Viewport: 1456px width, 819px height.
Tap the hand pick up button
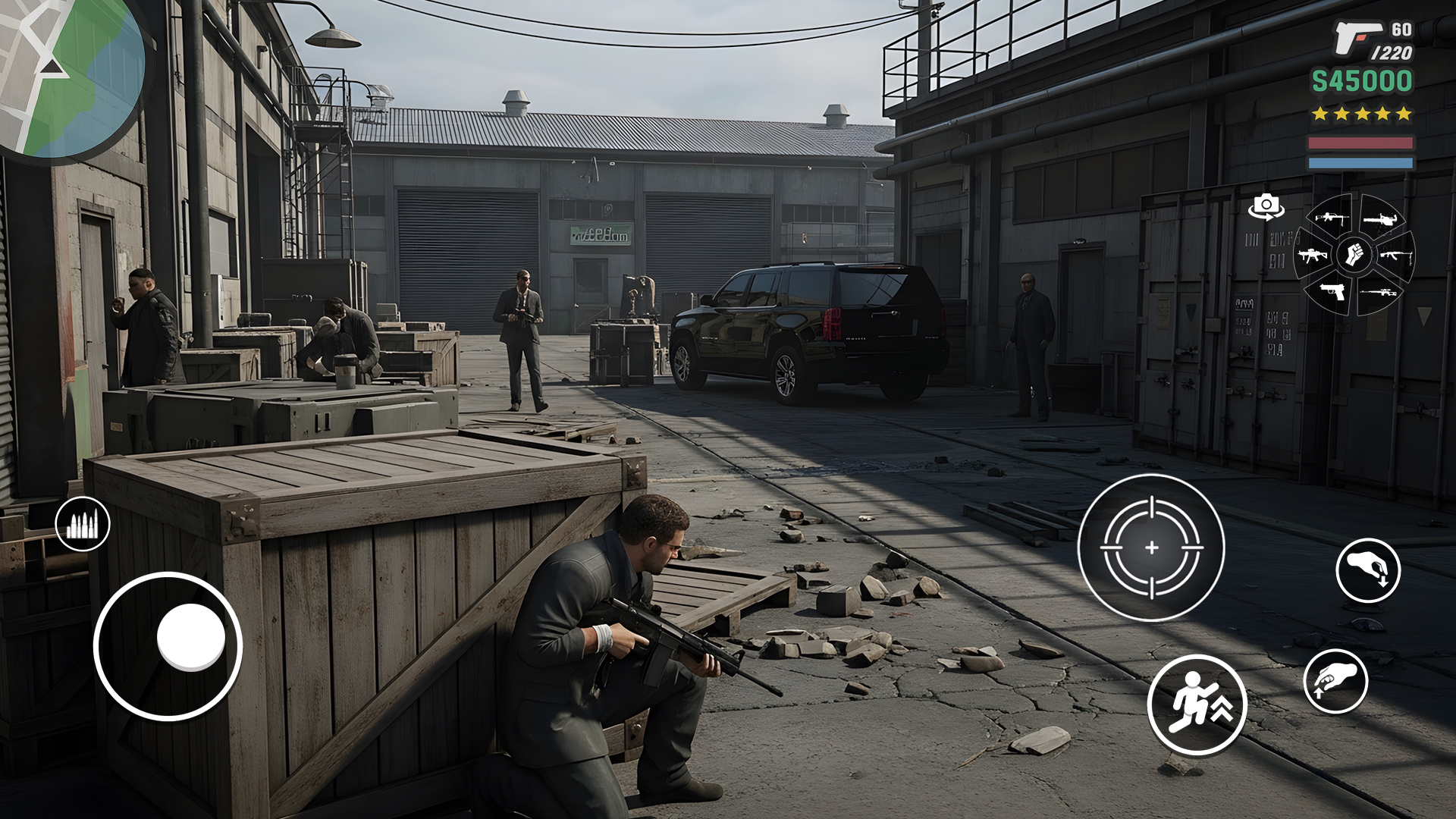click(x=1335, y=680)
